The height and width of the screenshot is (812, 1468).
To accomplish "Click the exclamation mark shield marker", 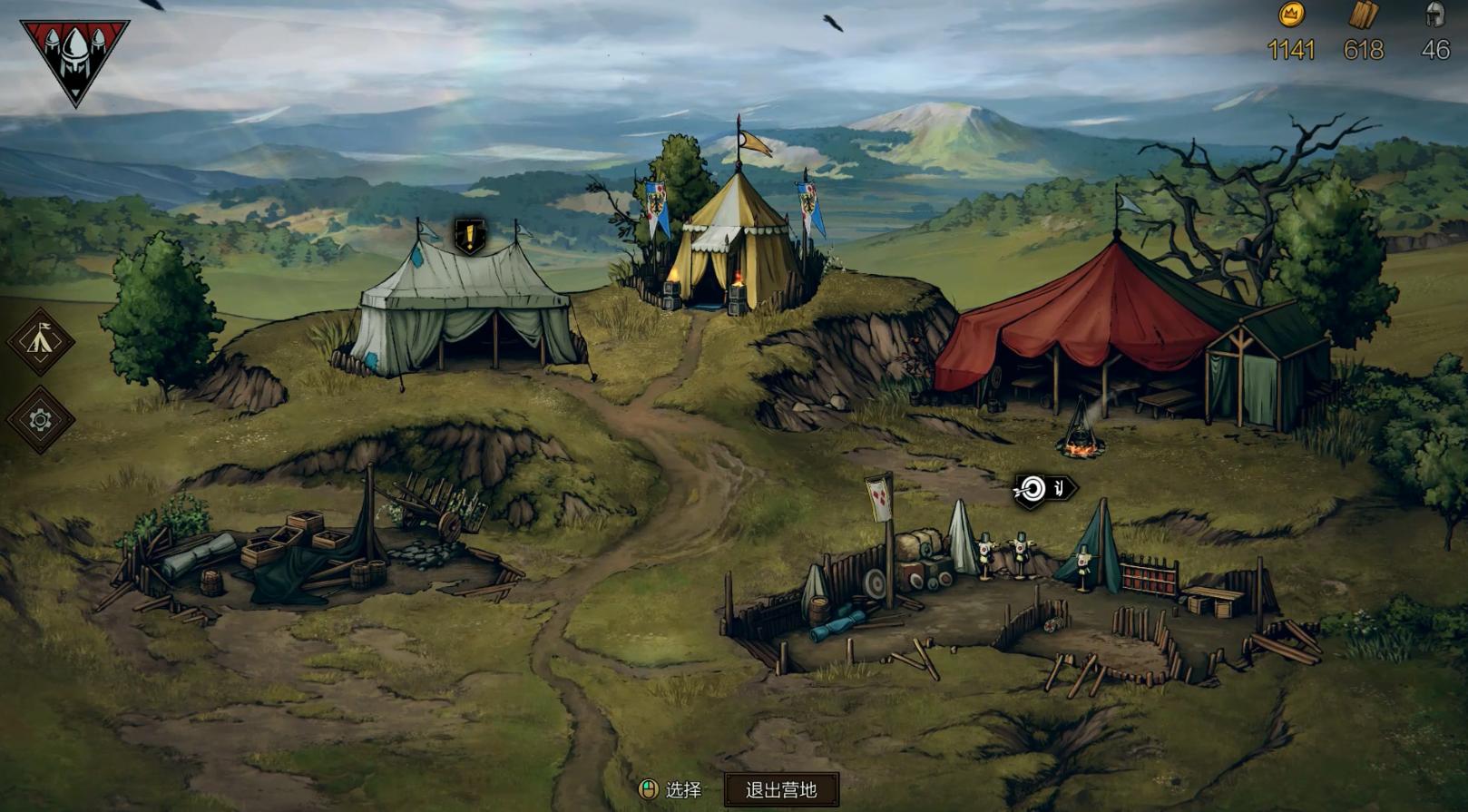I will [470, 237].
